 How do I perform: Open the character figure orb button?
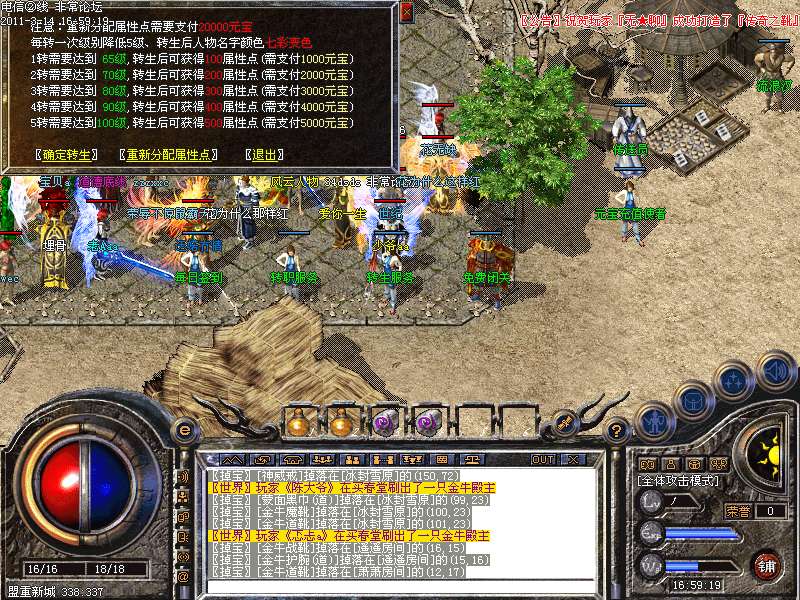(x=654, y=421)
